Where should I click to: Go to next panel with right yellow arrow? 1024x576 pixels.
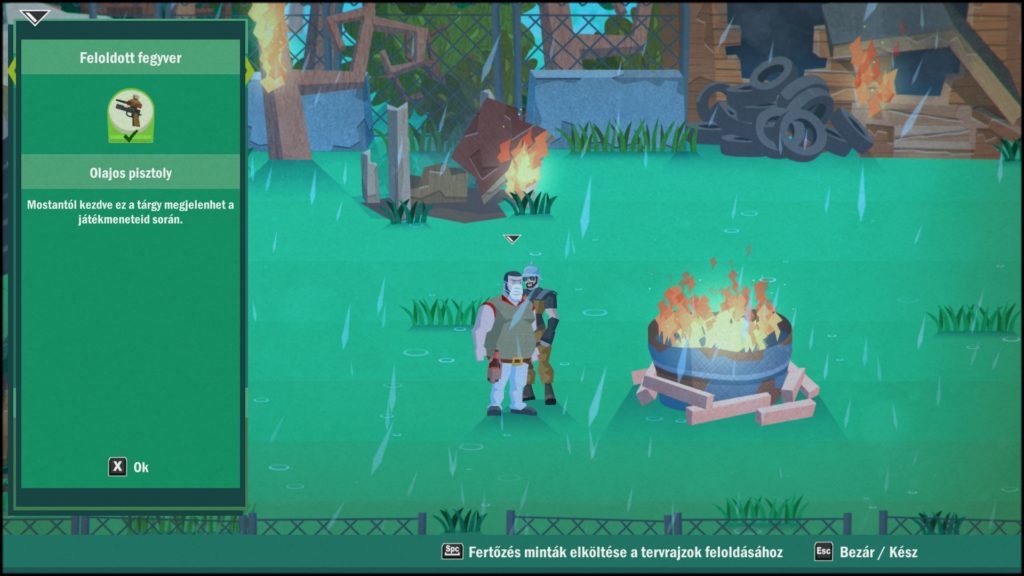point(249,70)
